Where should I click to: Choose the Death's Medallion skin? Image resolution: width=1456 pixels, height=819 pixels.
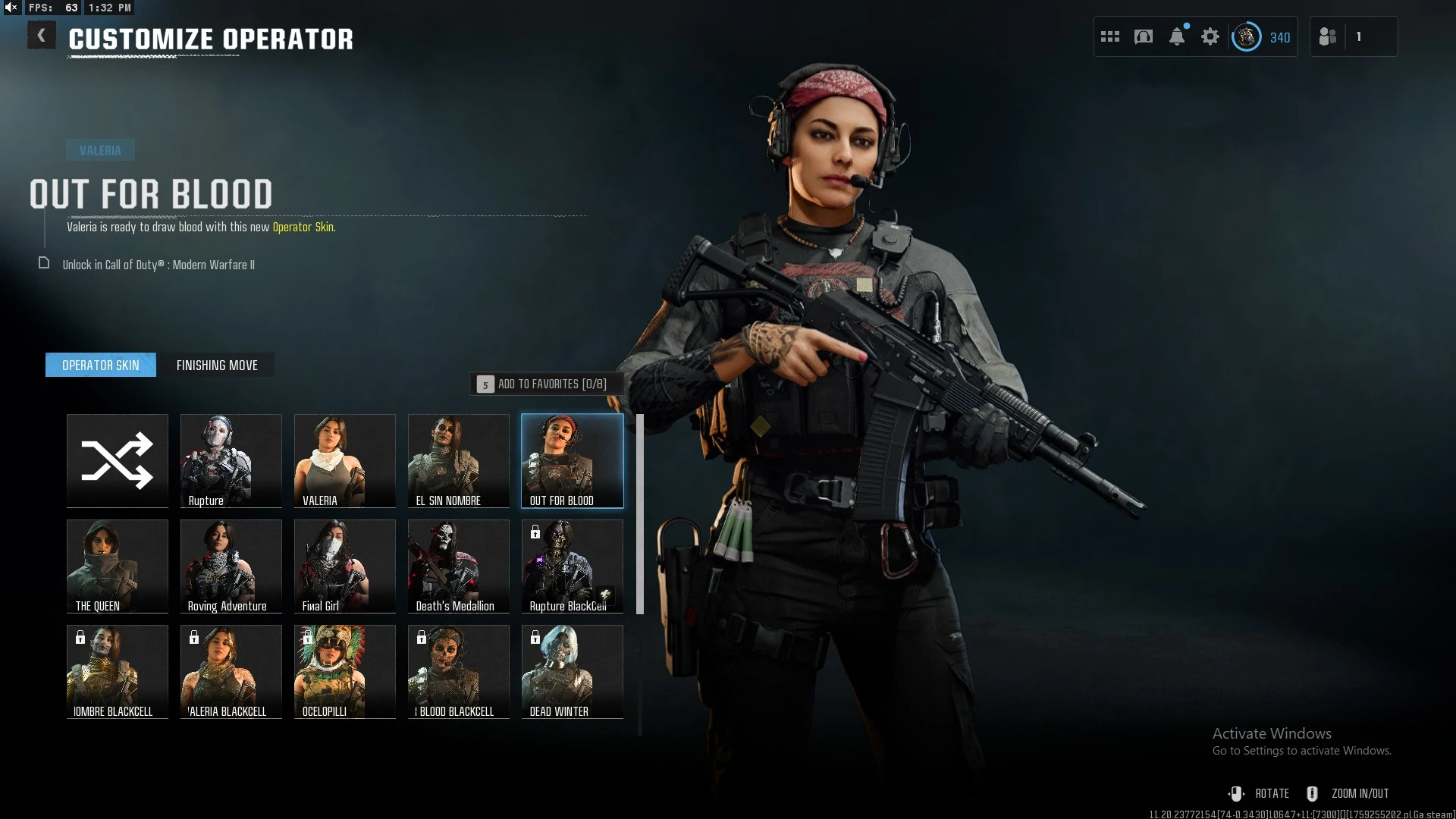point(459,566)
